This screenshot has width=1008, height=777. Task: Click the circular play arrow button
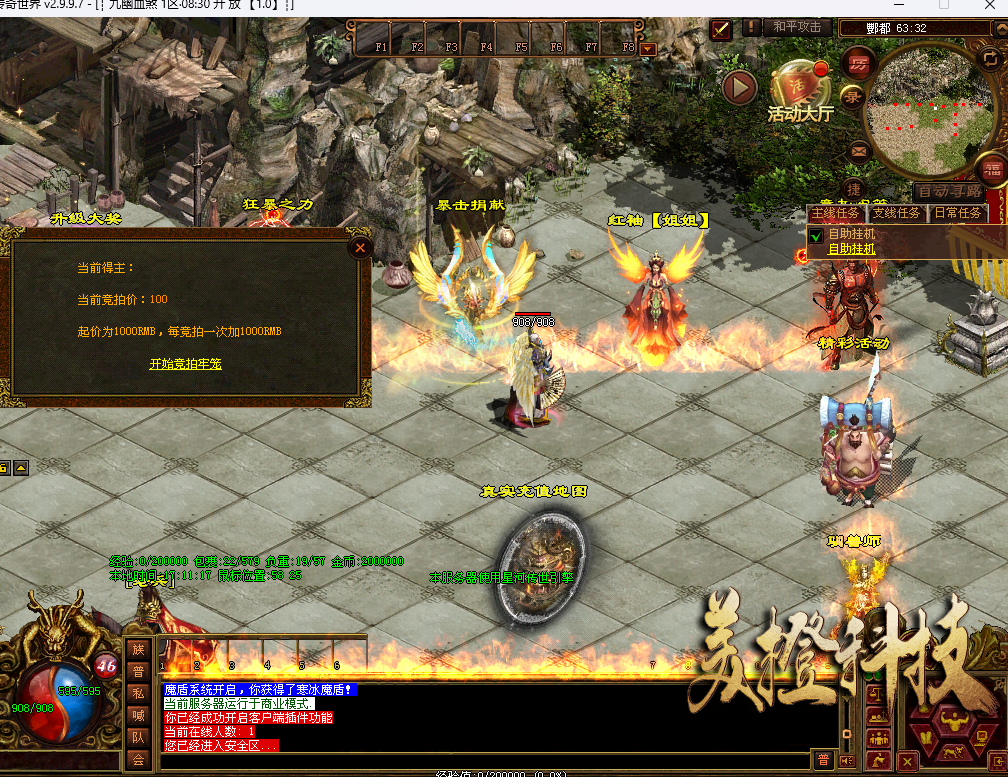pyautogui.click(x=740, y=88)
